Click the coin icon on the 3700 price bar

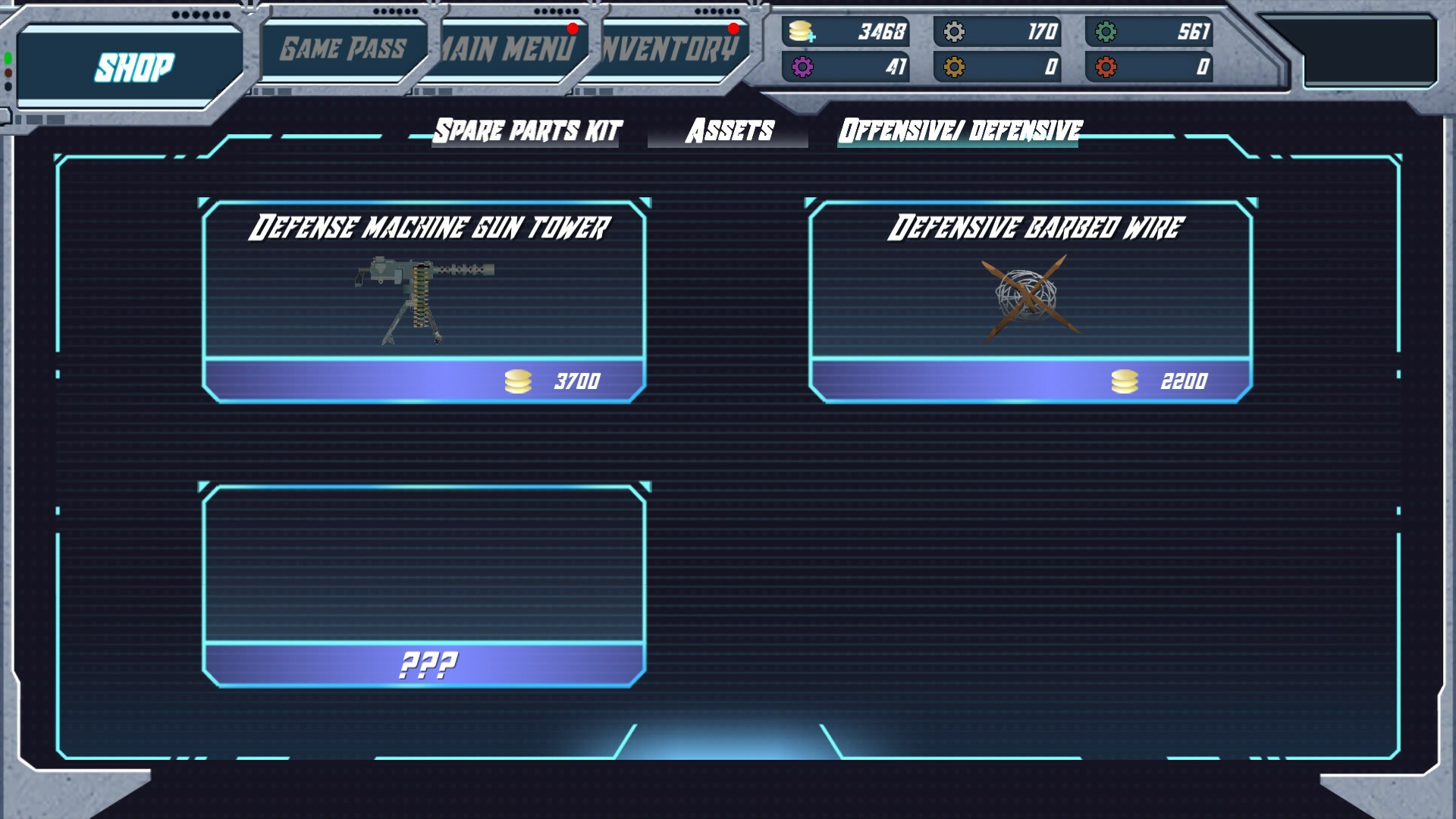coord(519,381)
